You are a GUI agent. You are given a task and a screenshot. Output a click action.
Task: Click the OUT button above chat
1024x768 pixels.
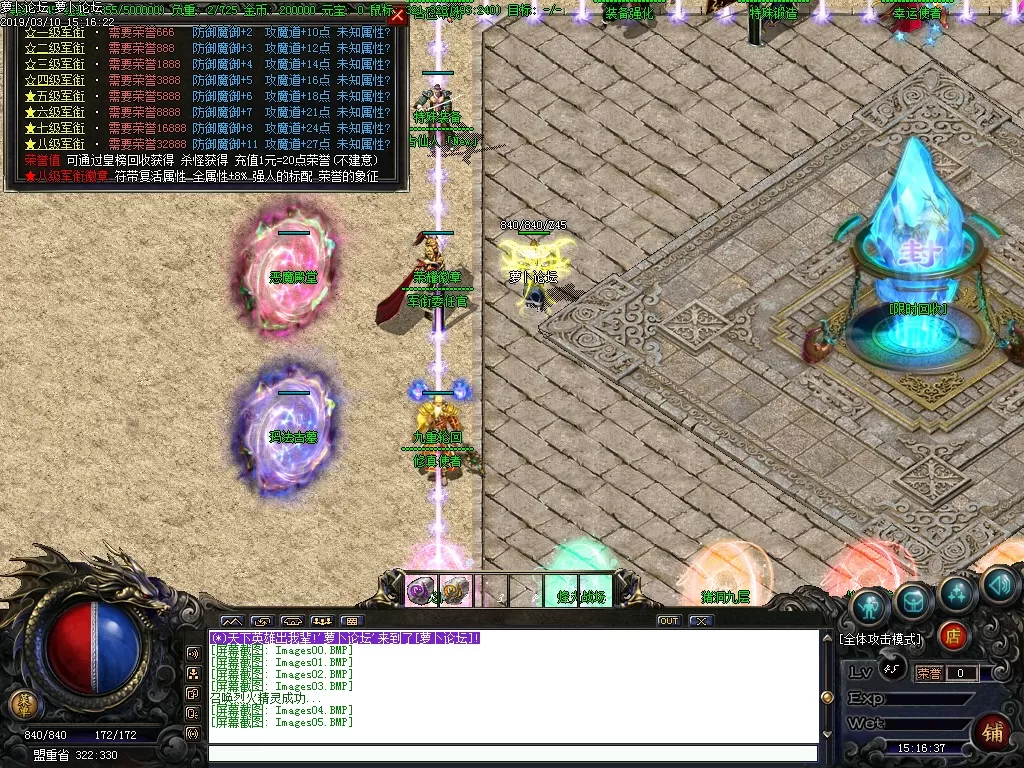pos(669,621)
